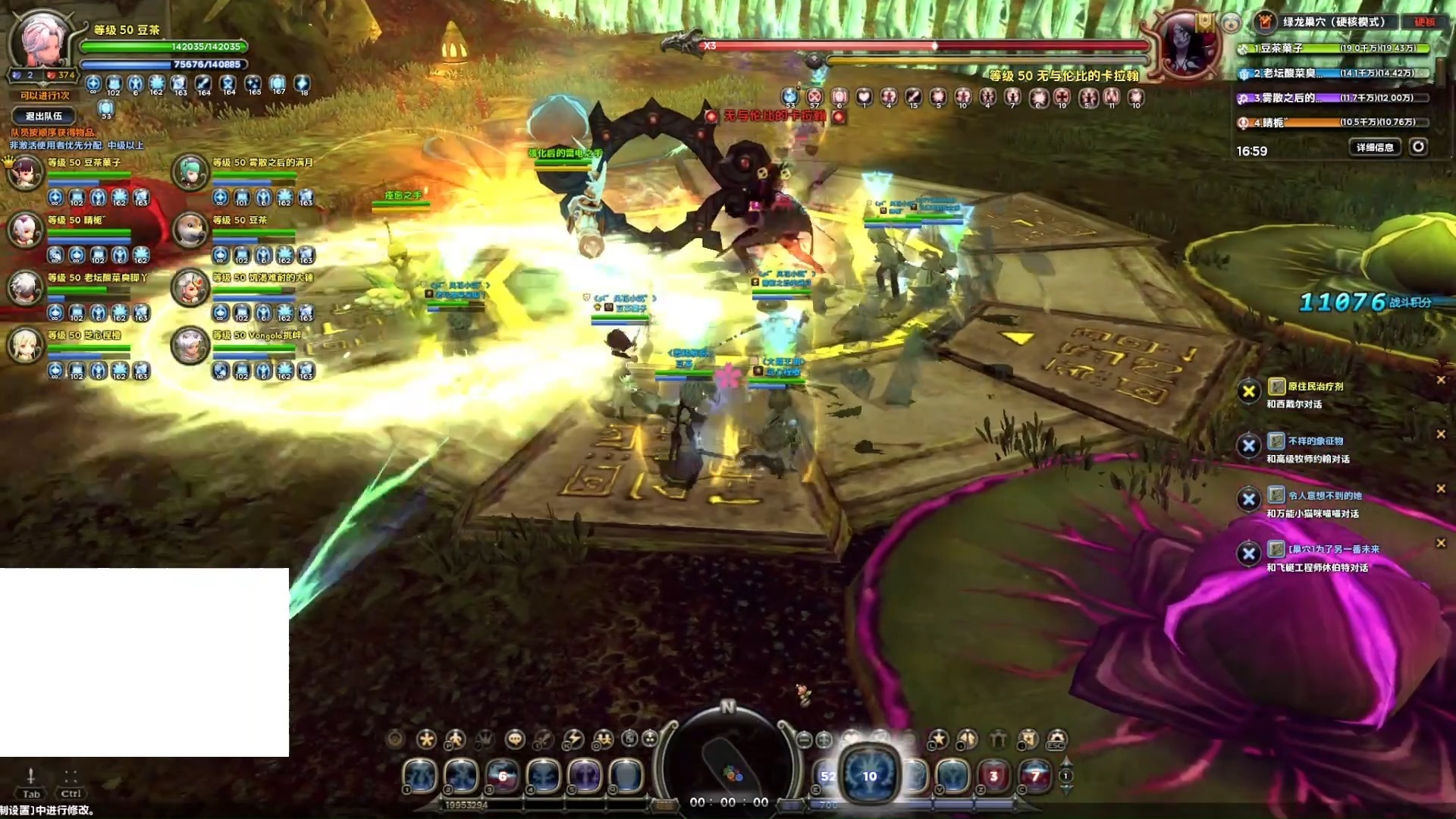Open the chat speech bubble menu icon
Image resolution: width=1456 pixels, height=819 pixels.
515,739
